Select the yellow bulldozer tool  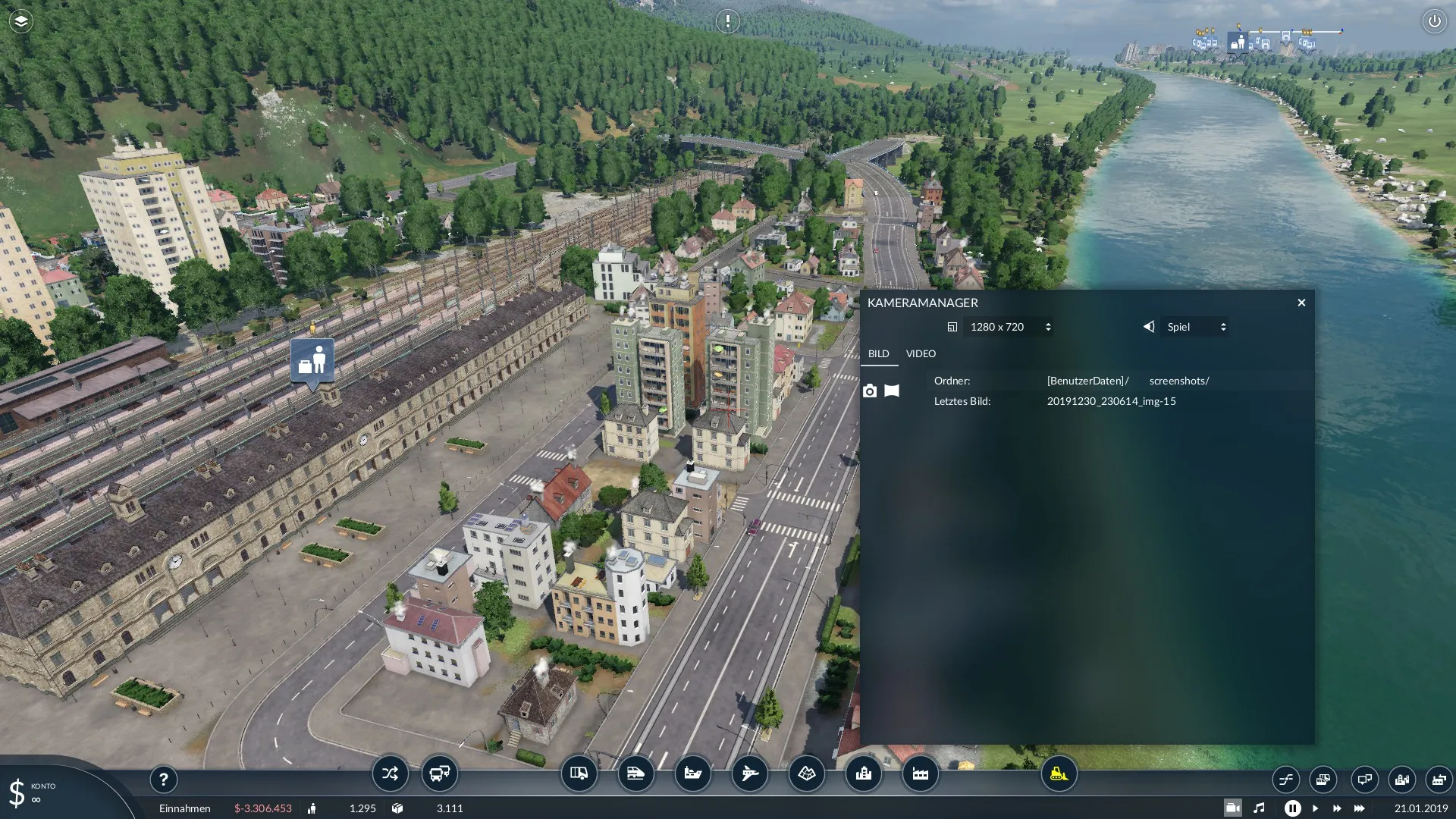click(1059, 774)
